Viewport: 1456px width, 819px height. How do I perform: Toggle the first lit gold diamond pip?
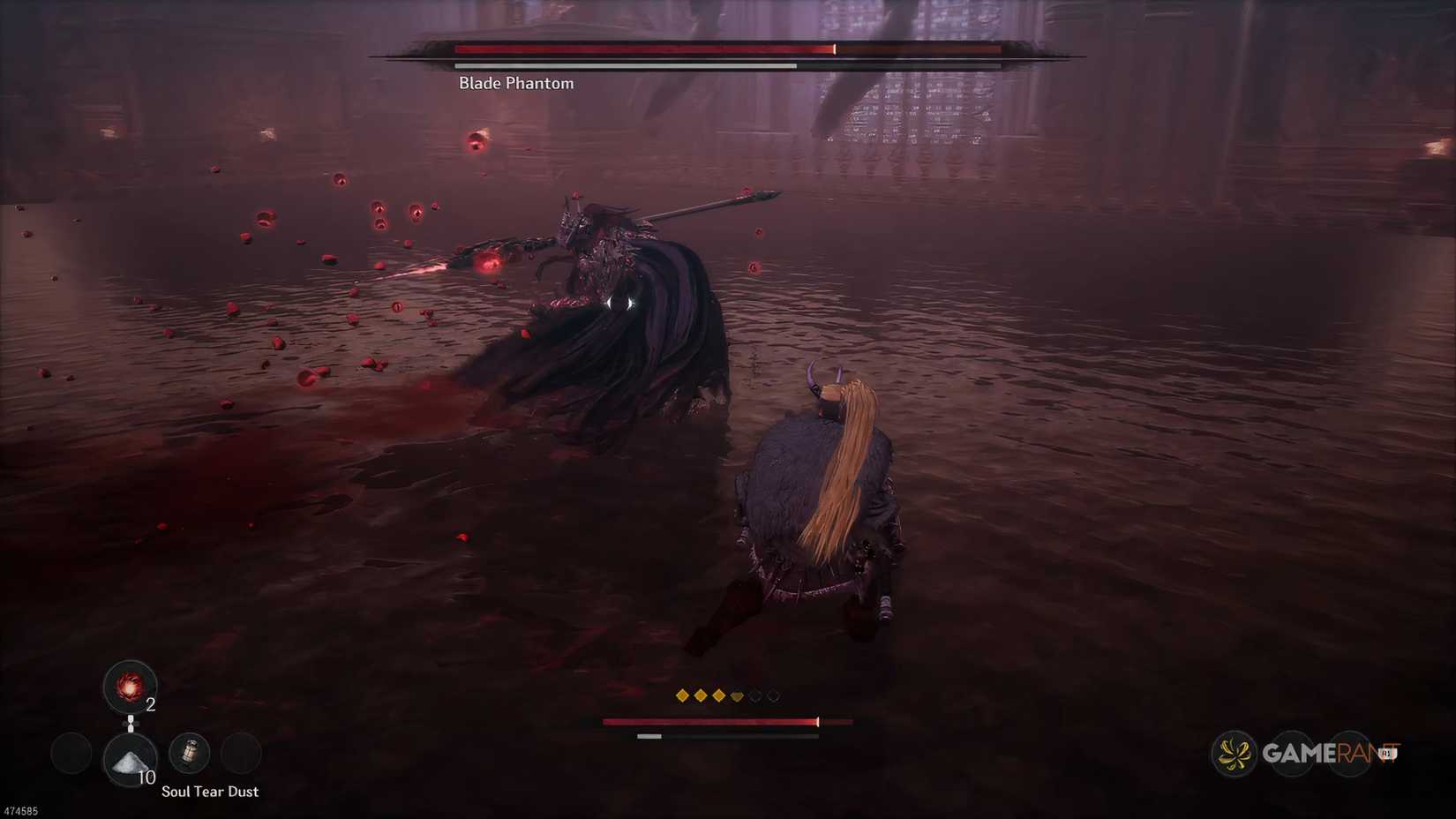click(682, 696)
